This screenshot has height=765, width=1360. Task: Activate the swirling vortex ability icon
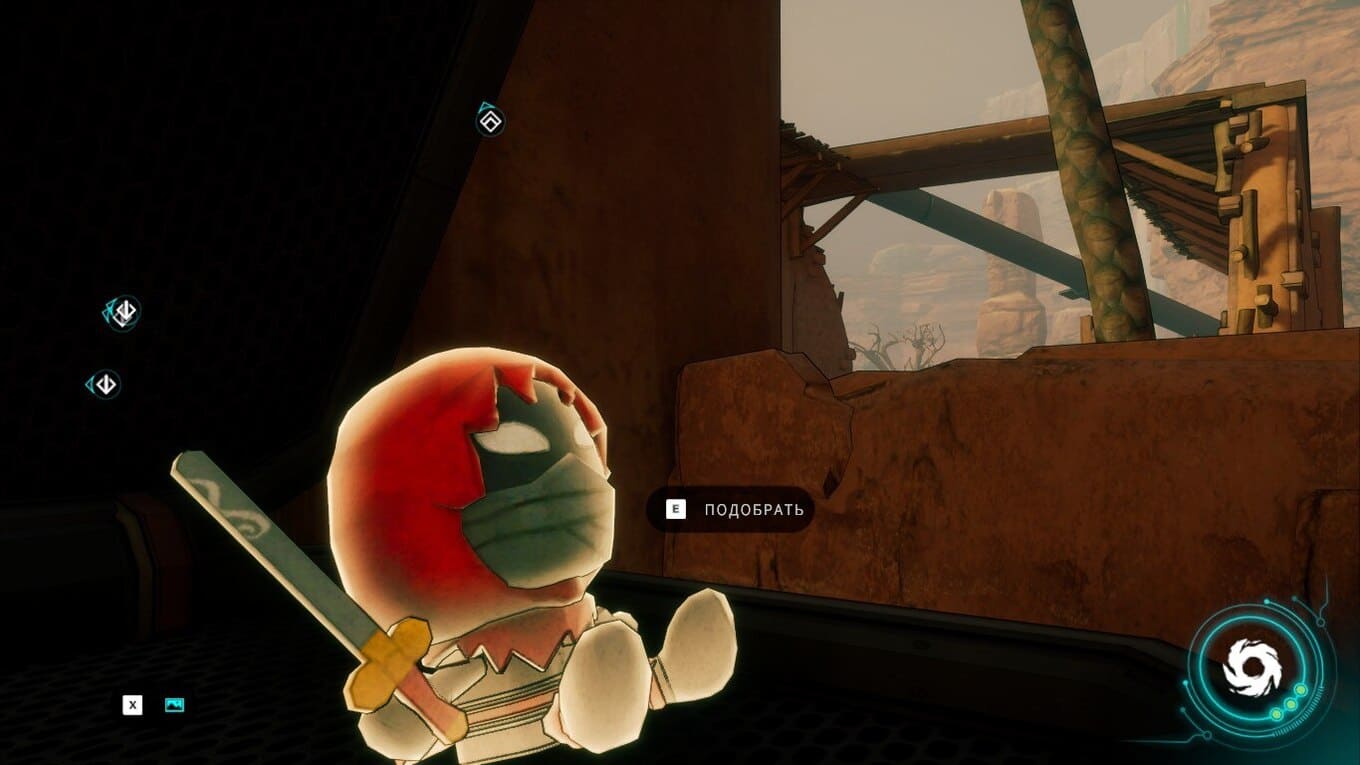tap(1252, 665)
